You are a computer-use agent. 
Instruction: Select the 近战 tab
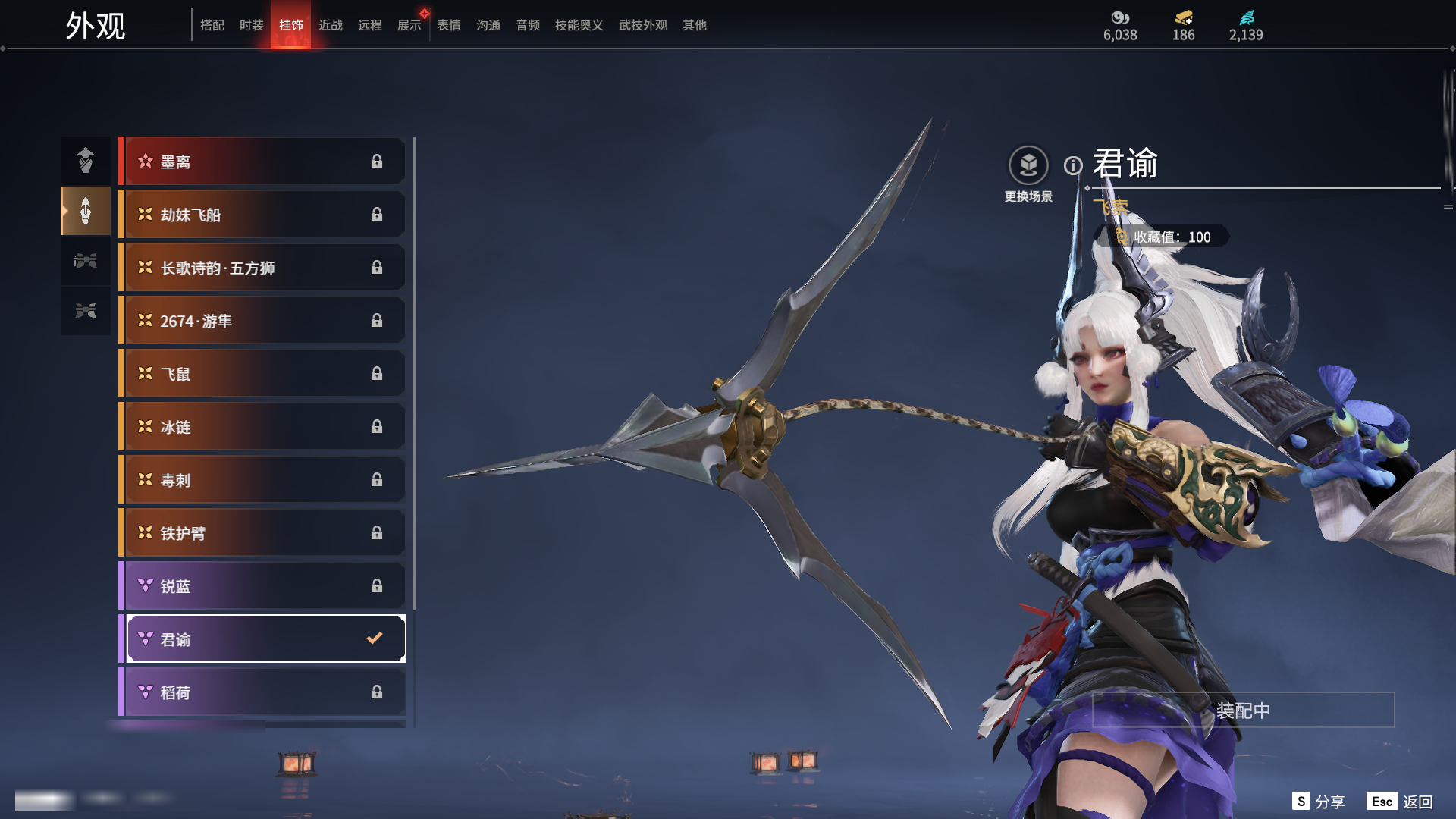(330, 25)
